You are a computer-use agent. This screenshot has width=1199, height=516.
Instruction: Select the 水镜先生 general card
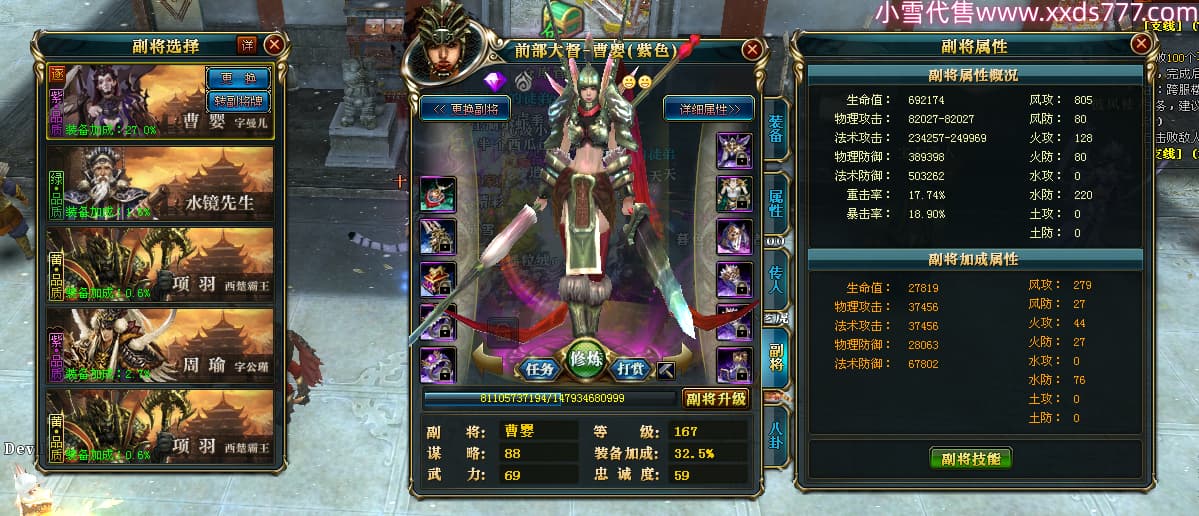160,184
